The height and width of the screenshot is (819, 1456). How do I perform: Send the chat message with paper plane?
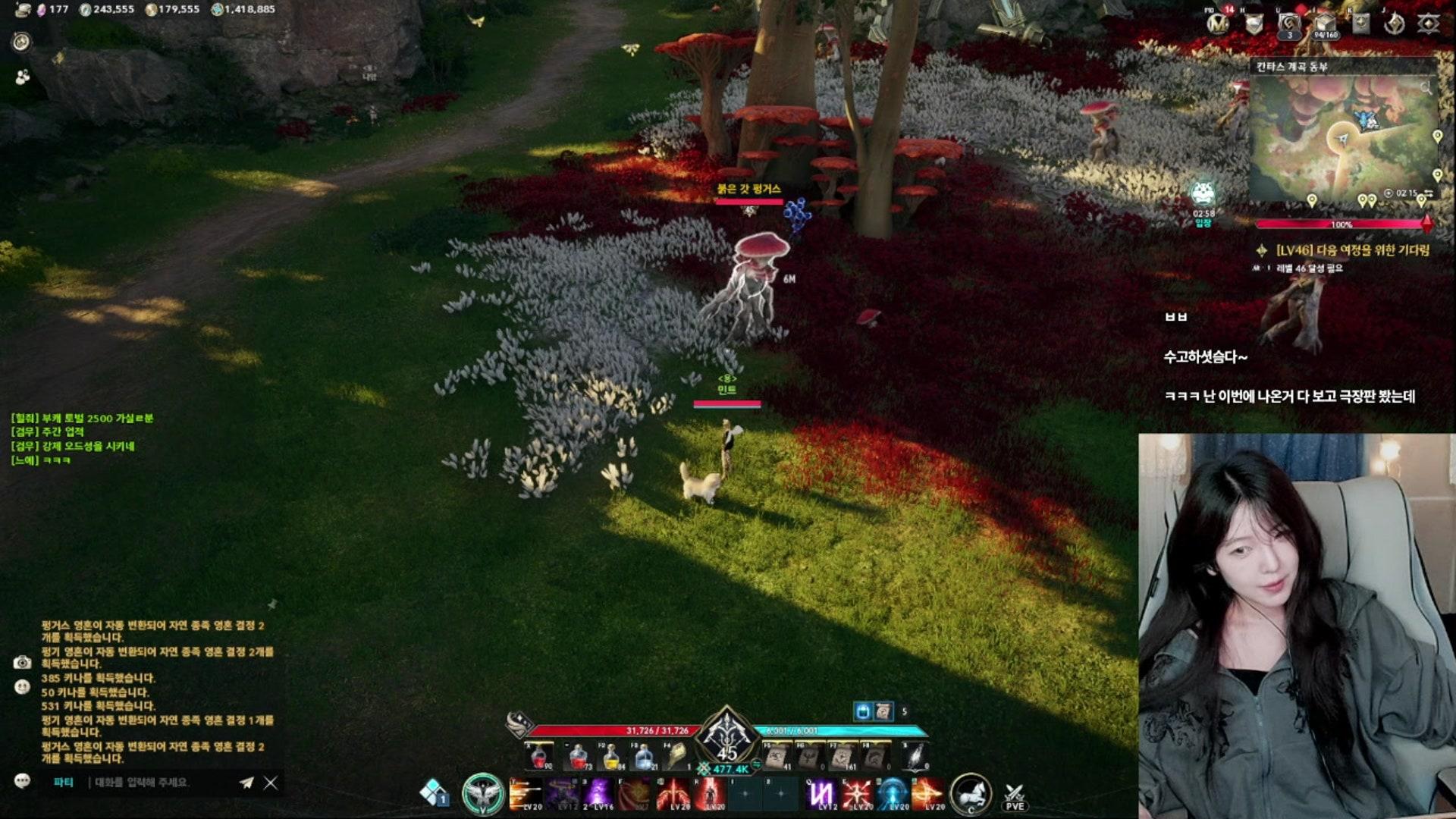[x=246, y=783]
